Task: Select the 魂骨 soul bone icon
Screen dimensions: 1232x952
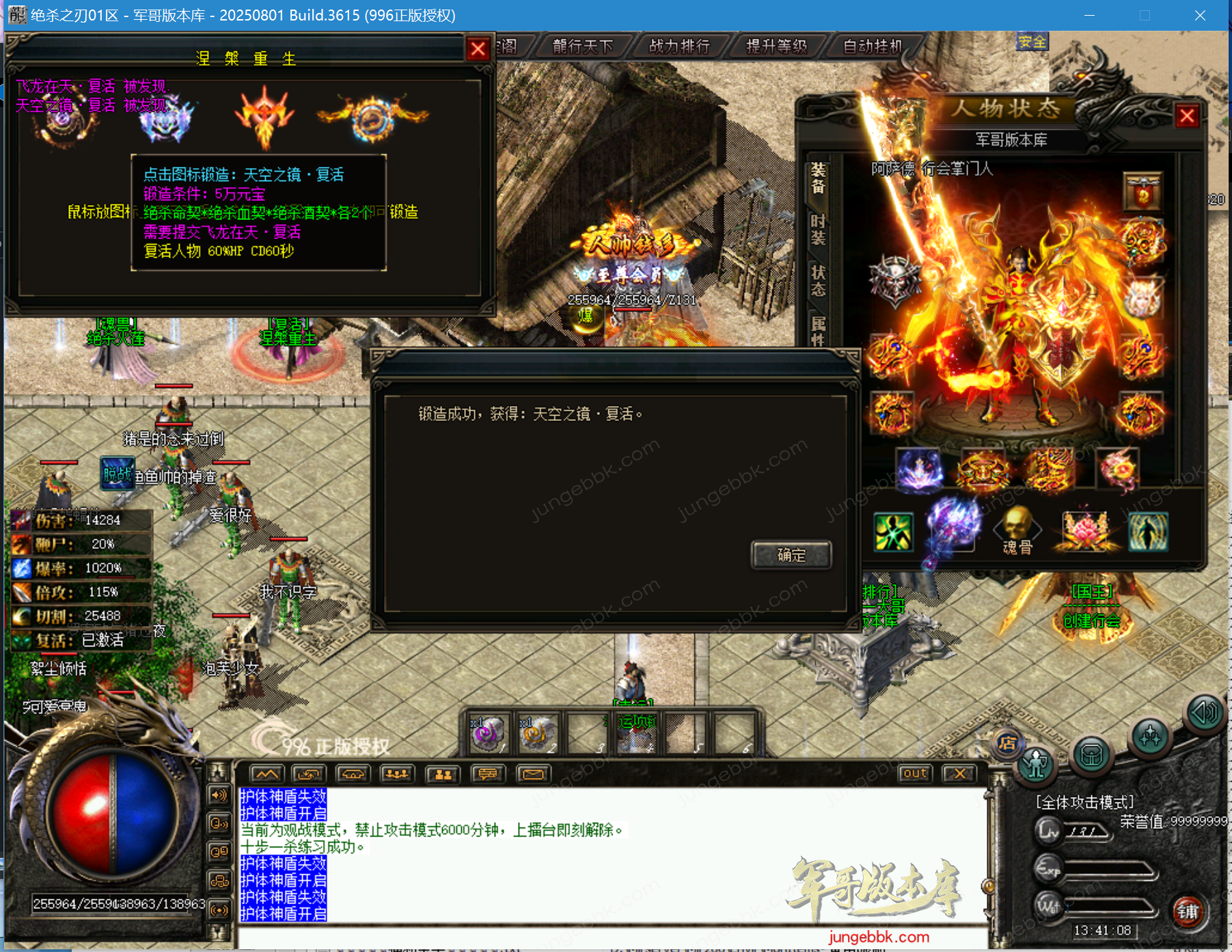Action: click(1016, 525)
